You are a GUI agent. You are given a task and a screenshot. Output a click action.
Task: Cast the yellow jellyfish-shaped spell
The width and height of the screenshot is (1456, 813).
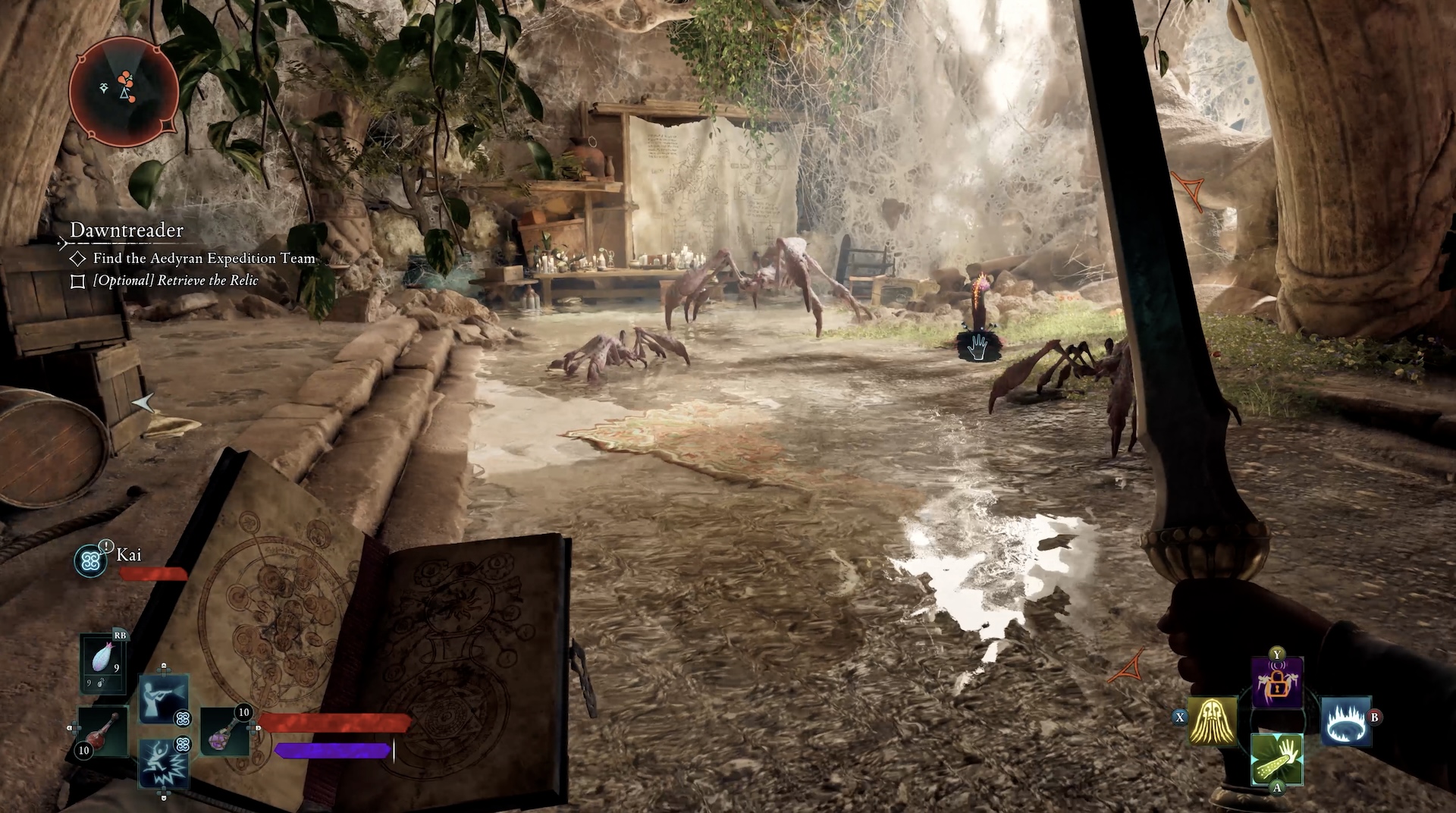tap(1213, 720)
